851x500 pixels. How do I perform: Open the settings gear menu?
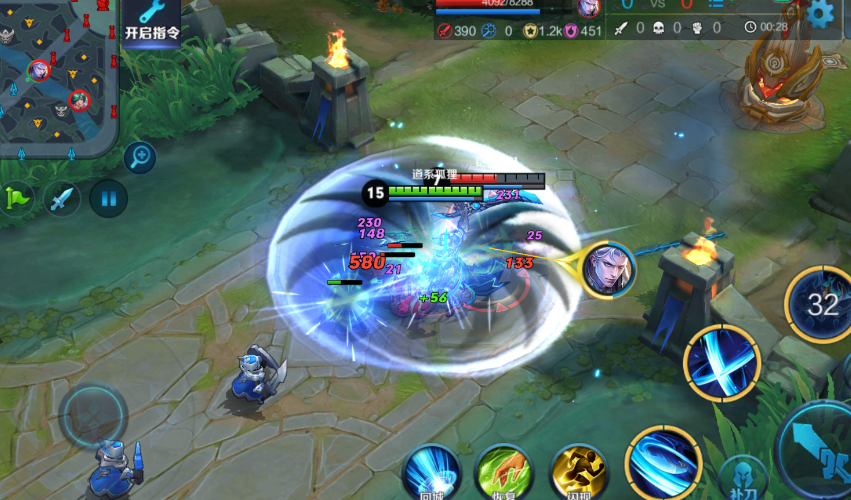pos(821,13)
